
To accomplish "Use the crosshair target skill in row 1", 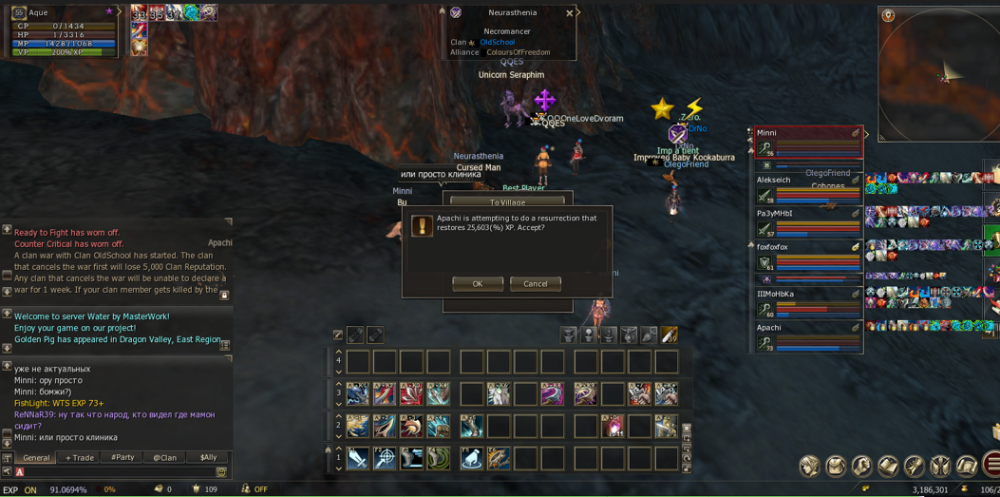I will [386, 458].
